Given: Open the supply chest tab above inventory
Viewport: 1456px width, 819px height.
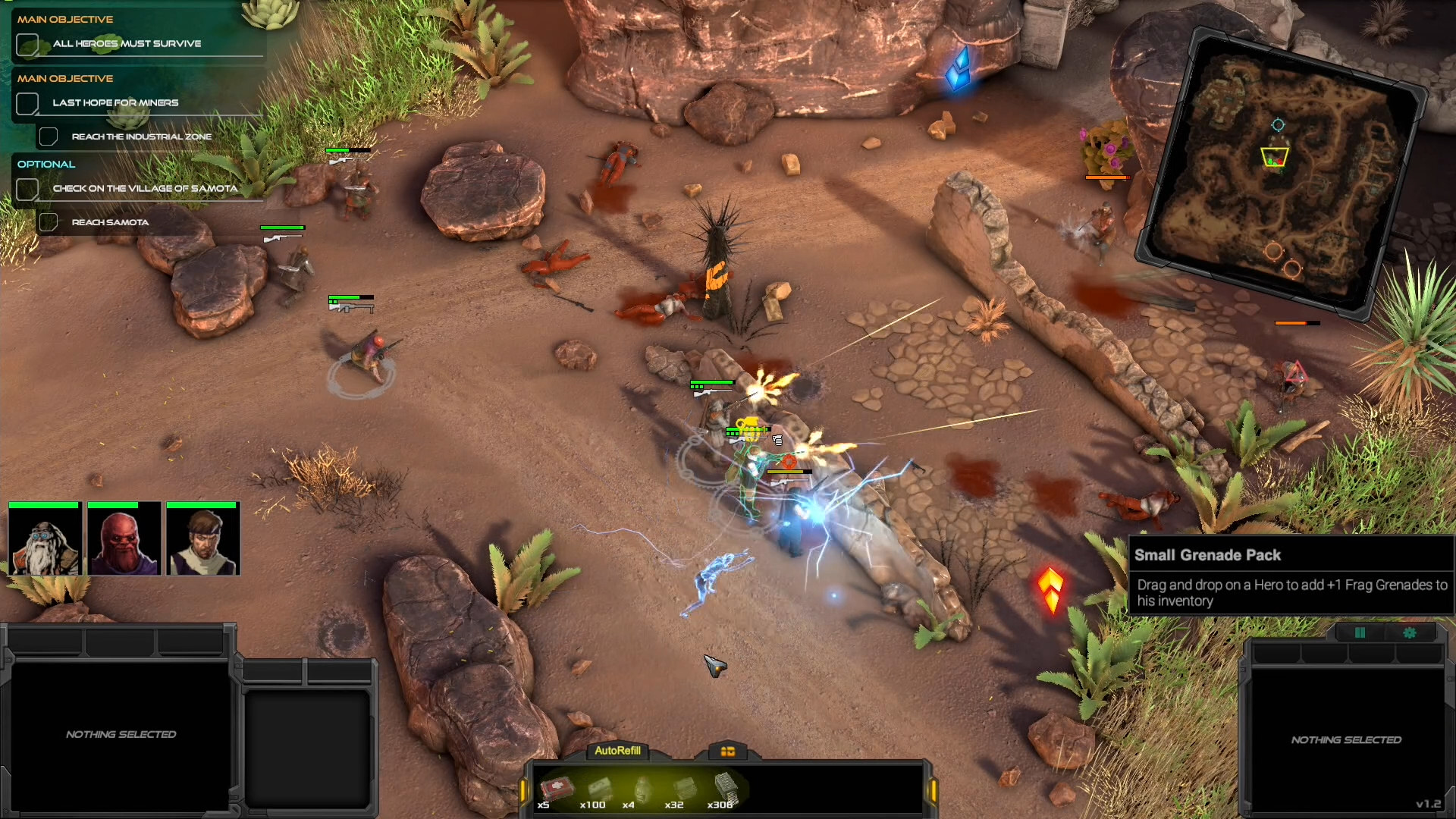Looking at the screenshot, I should pos(727,752).
